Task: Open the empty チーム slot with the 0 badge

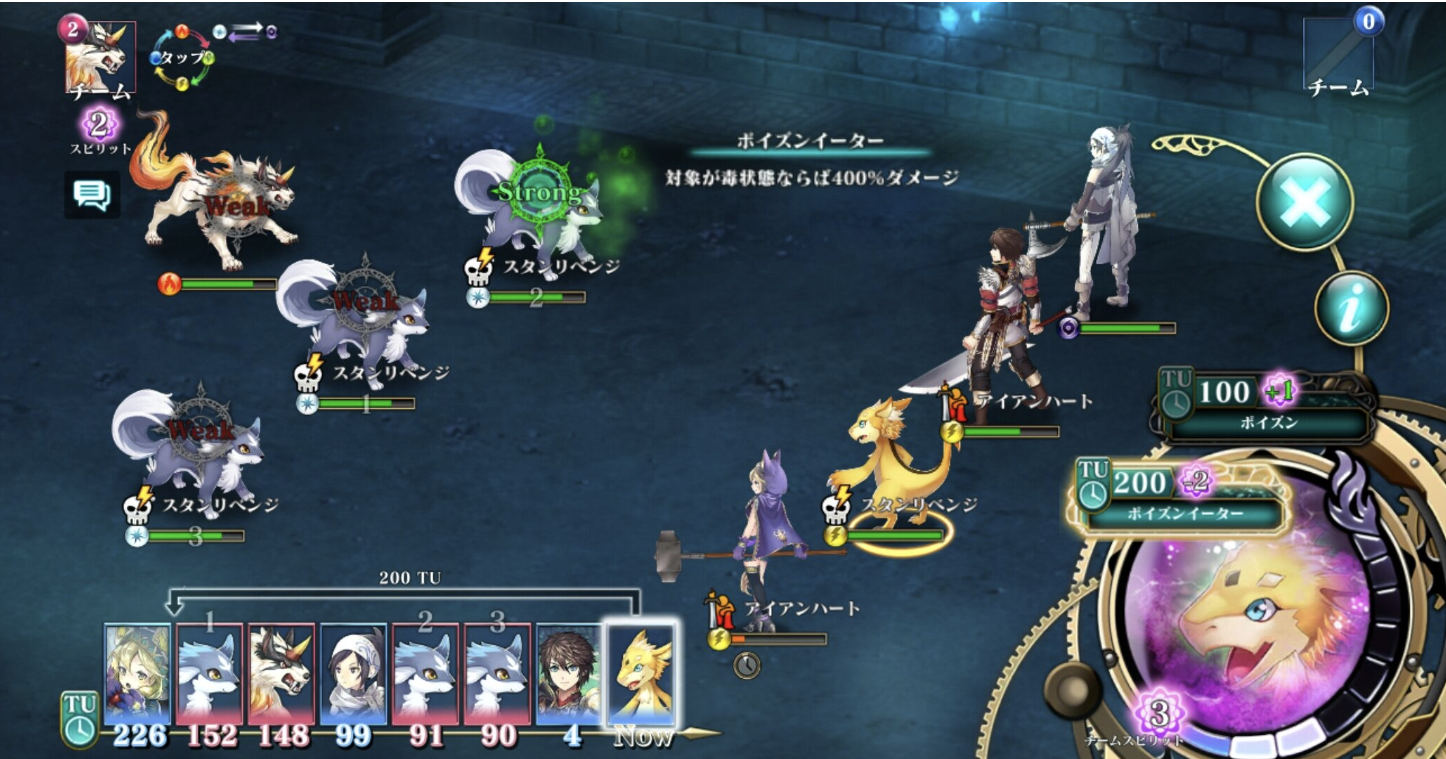Action: coord(1339,56)
